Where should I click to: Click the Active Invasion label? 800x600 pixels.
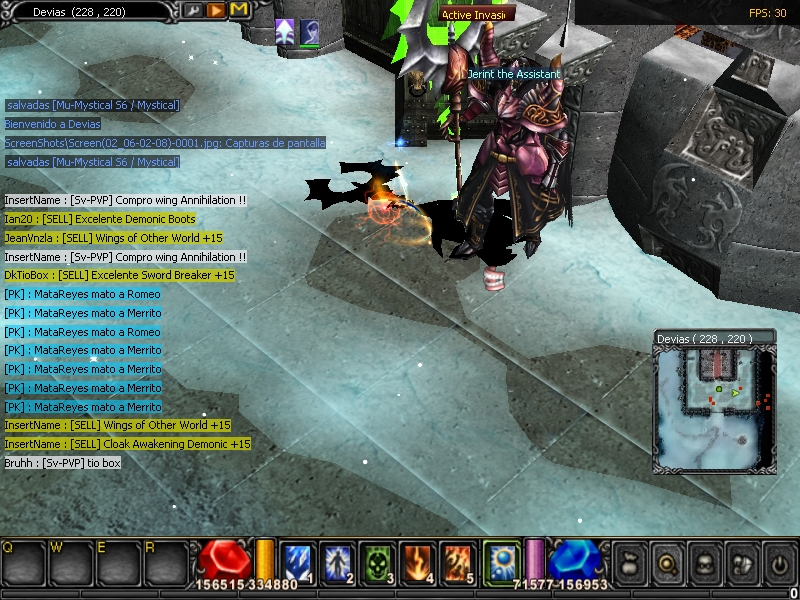pos(476,14)
